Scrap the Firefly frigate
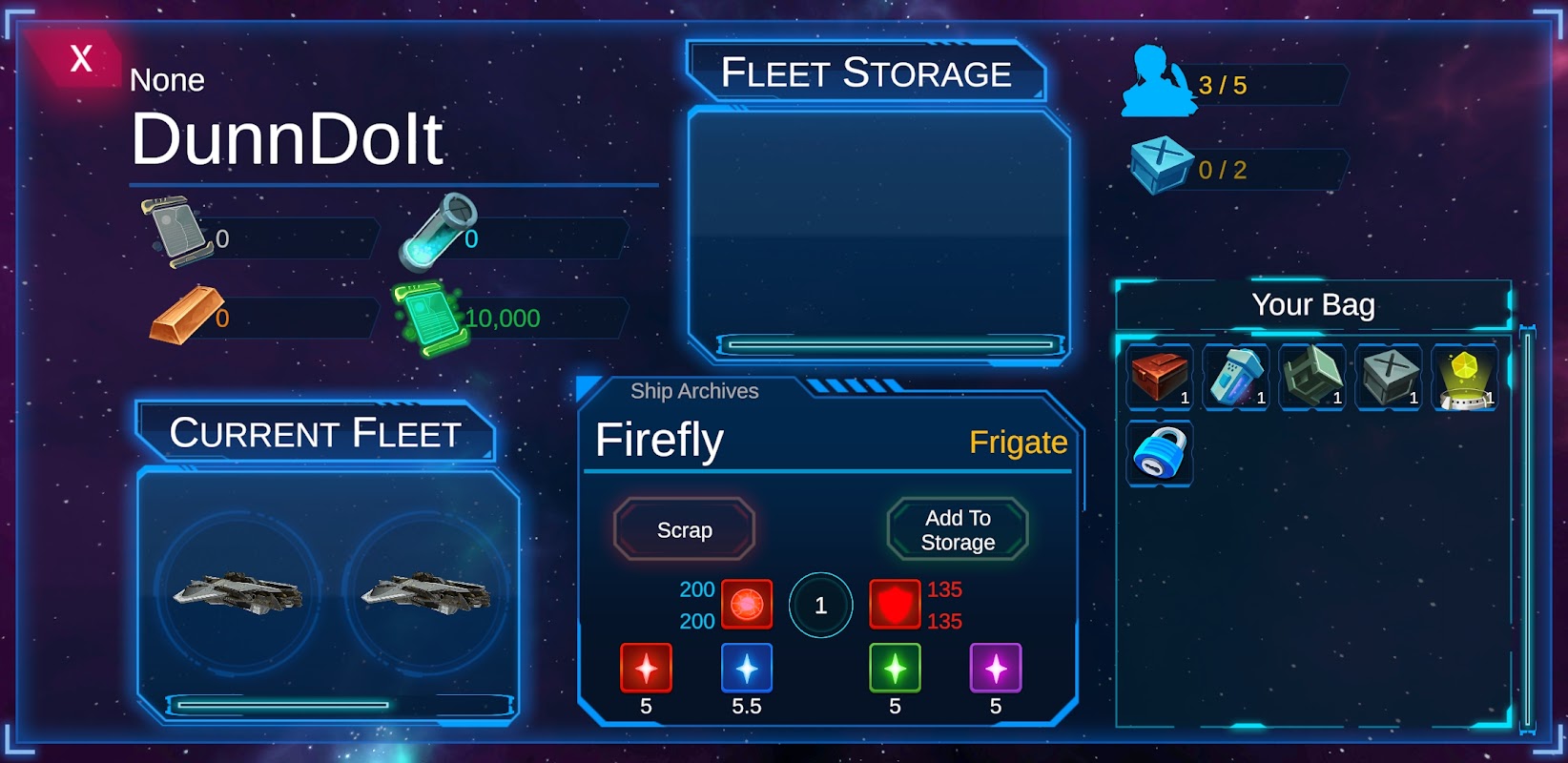 point(684,529)
